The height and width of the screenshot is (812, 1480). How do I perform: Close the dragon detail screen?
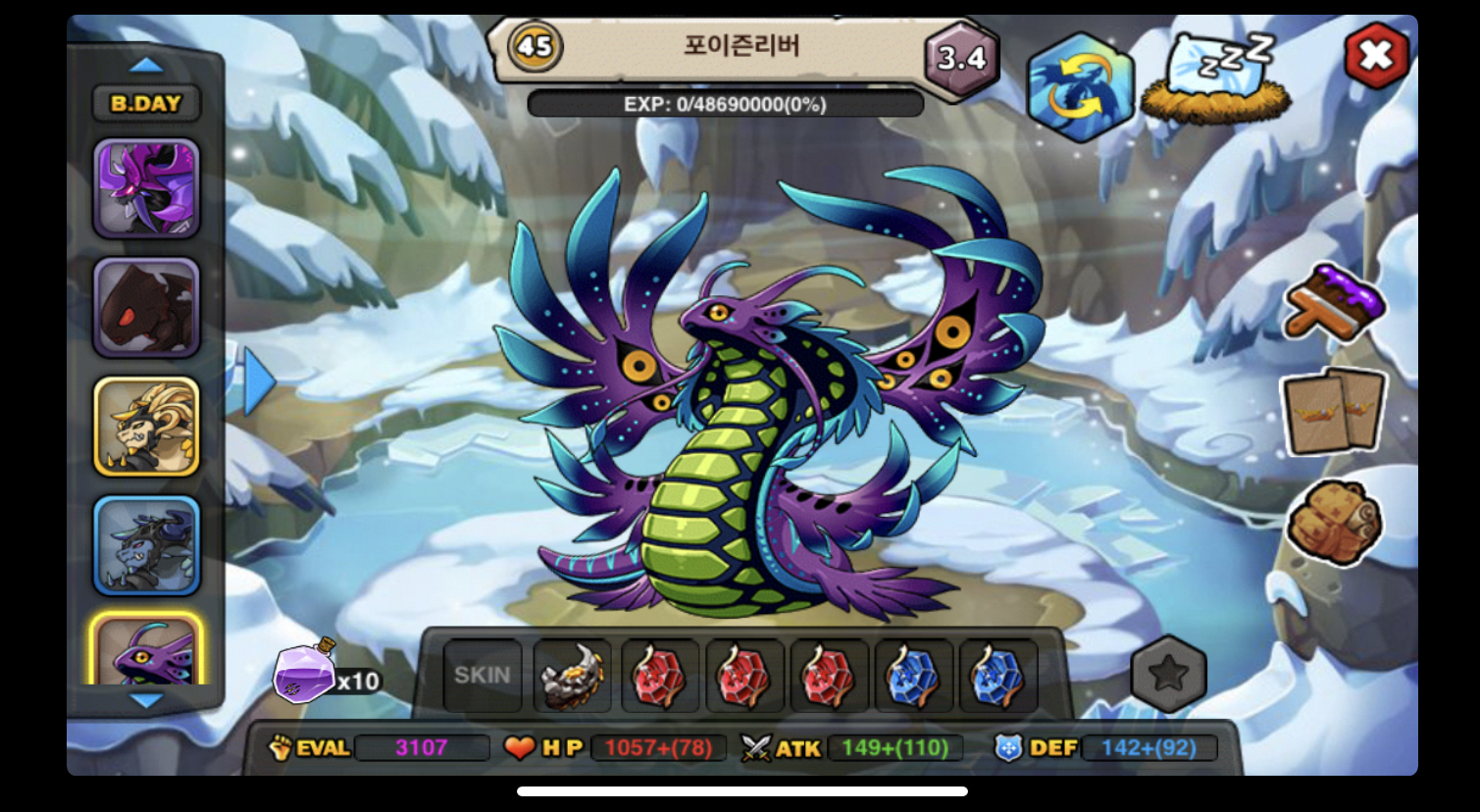(x=1375, y=56)
